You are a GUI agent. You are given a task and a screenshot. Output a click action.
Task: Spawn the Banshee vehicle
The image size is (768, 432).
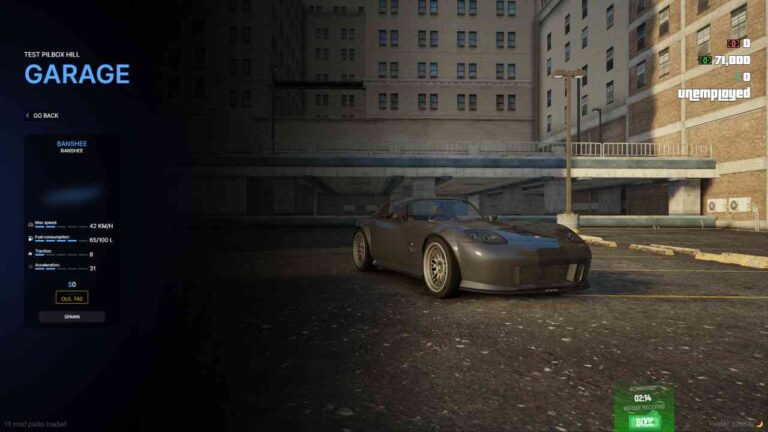[72, 316]
